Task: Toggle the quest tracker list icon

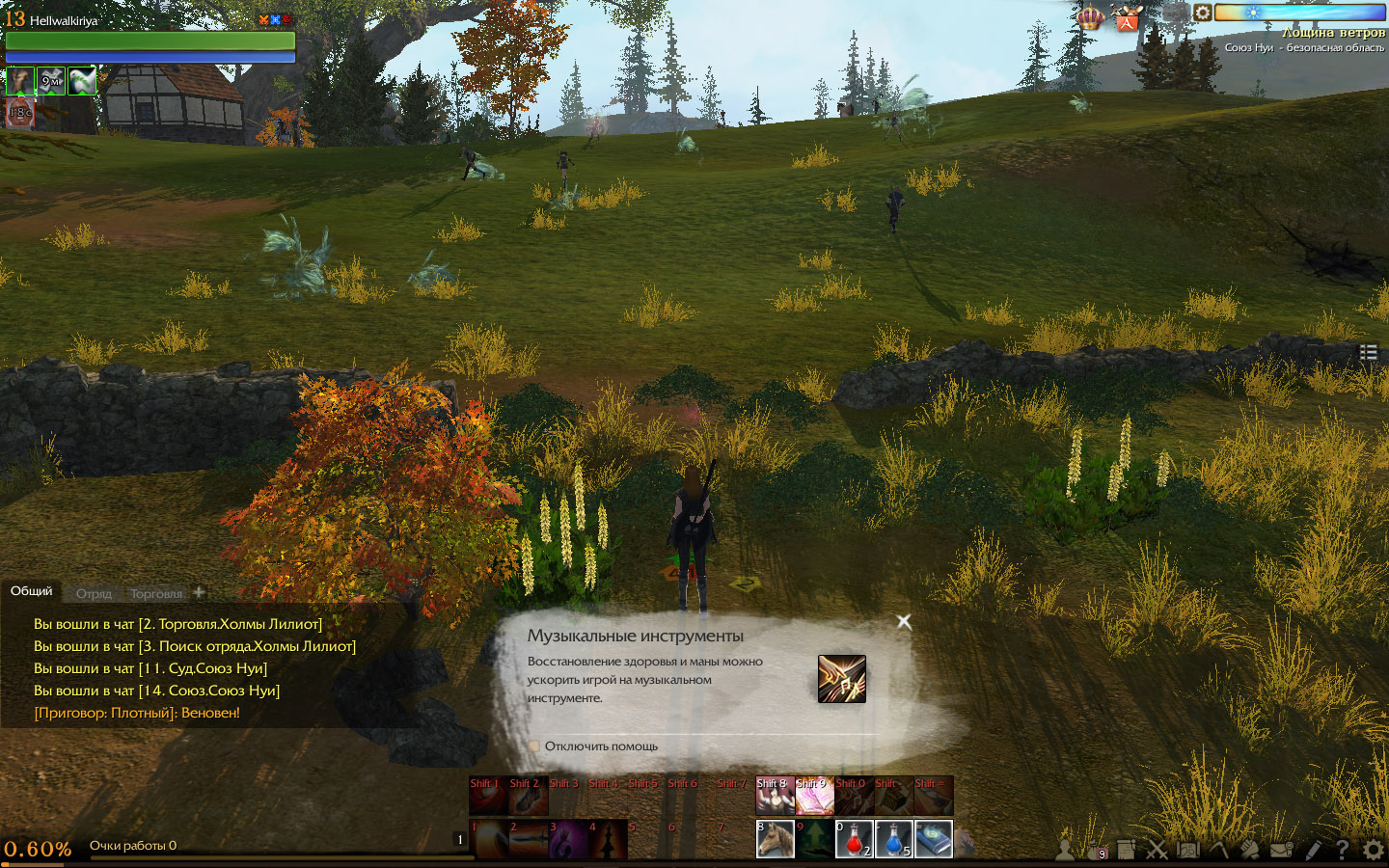Action: 1368,353
